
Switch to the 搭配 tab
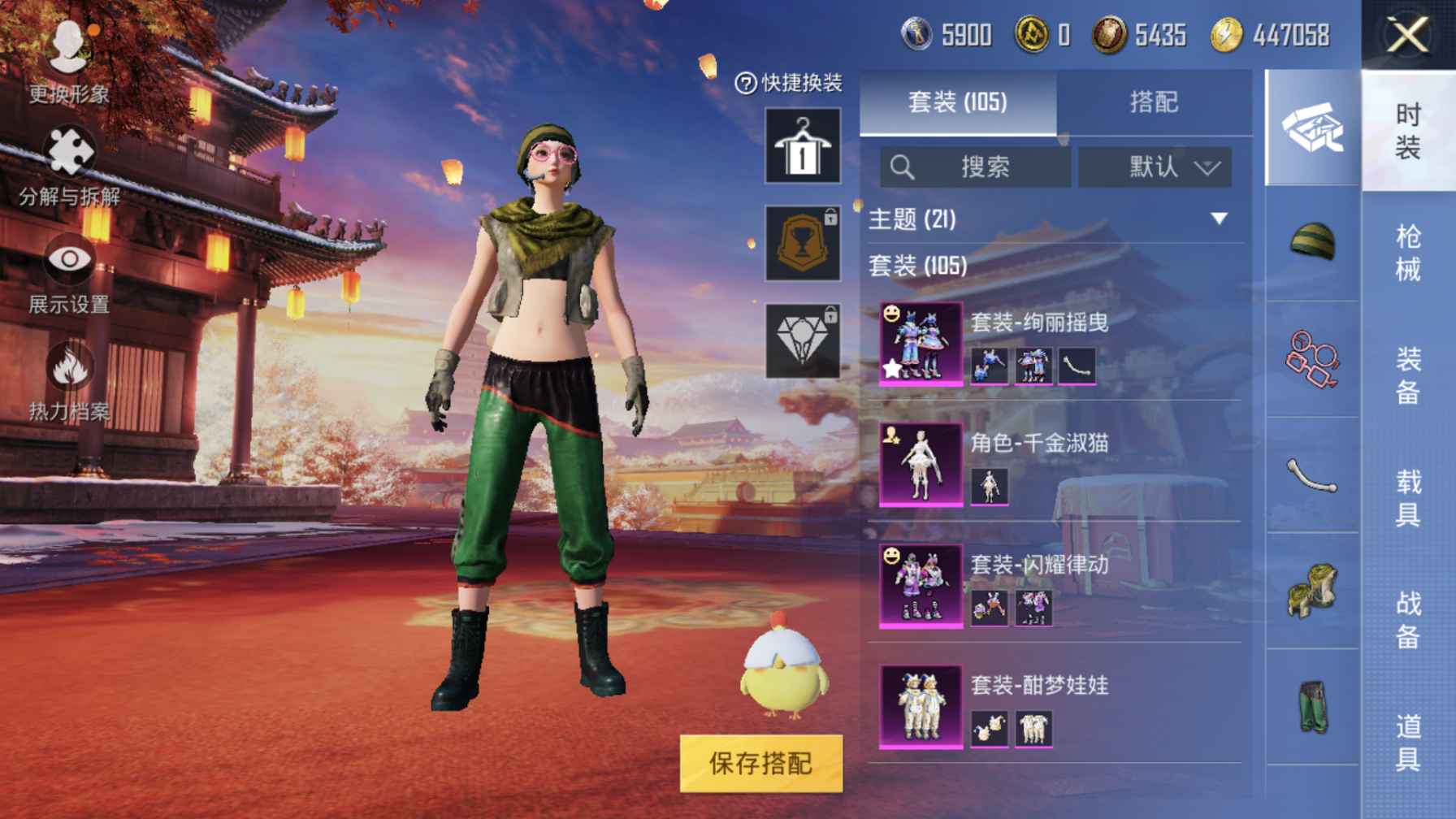point(1153,102)
